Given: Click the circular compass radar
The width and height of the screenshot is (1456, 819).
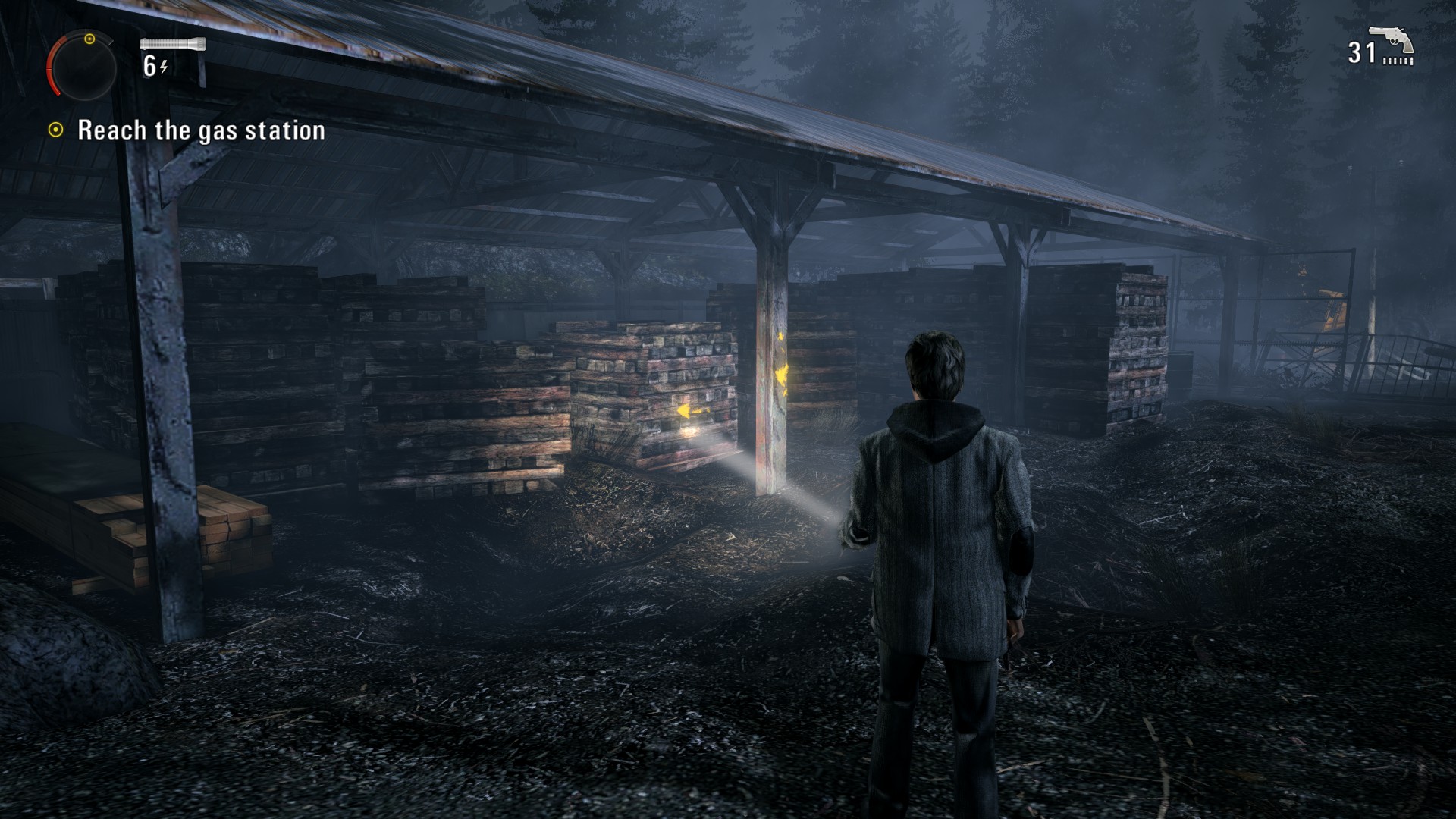Looking at the screenshot, I should coord(83,66).
